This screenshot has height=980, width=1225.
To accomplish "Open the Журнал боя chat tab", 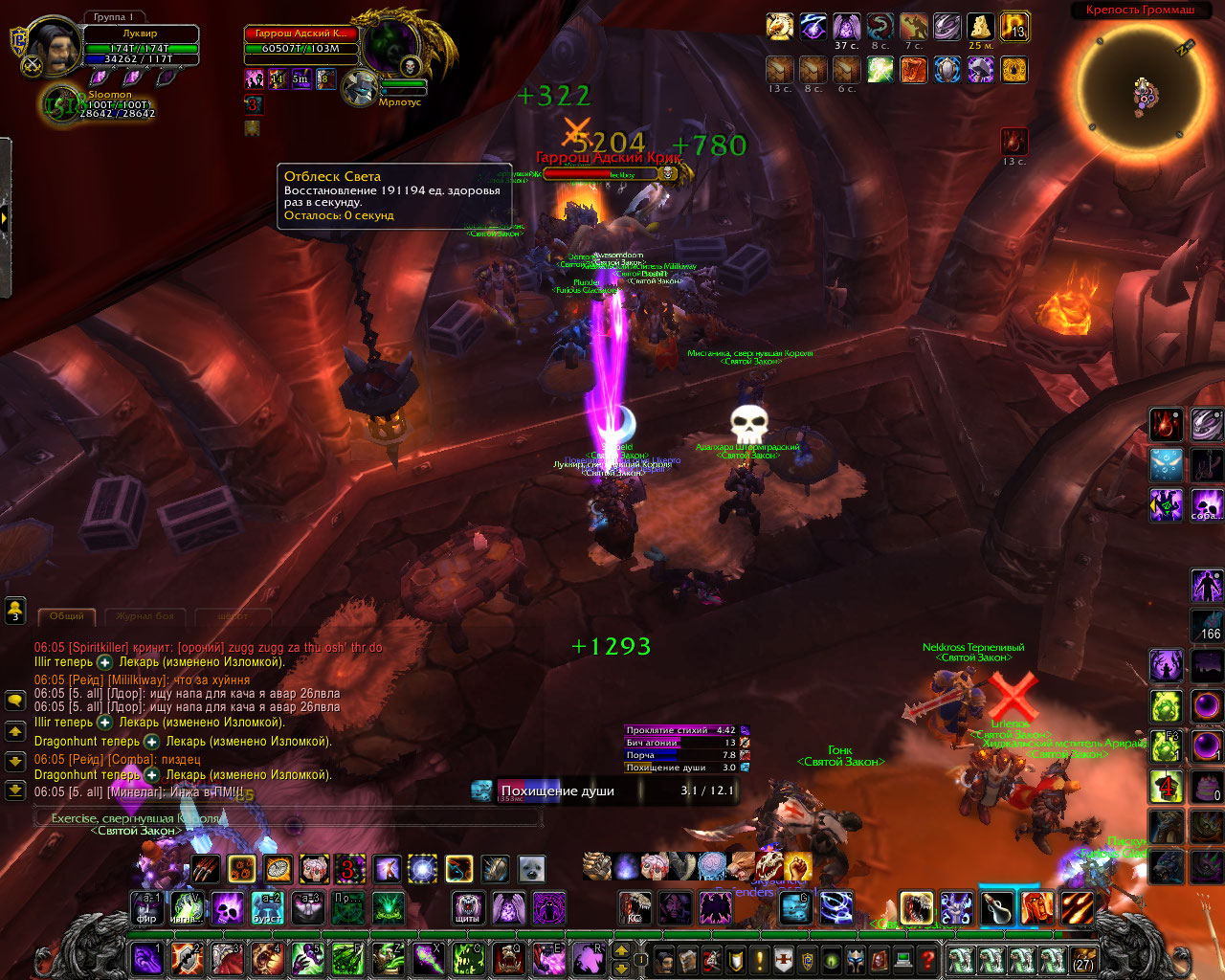I will tap(145, 616).
